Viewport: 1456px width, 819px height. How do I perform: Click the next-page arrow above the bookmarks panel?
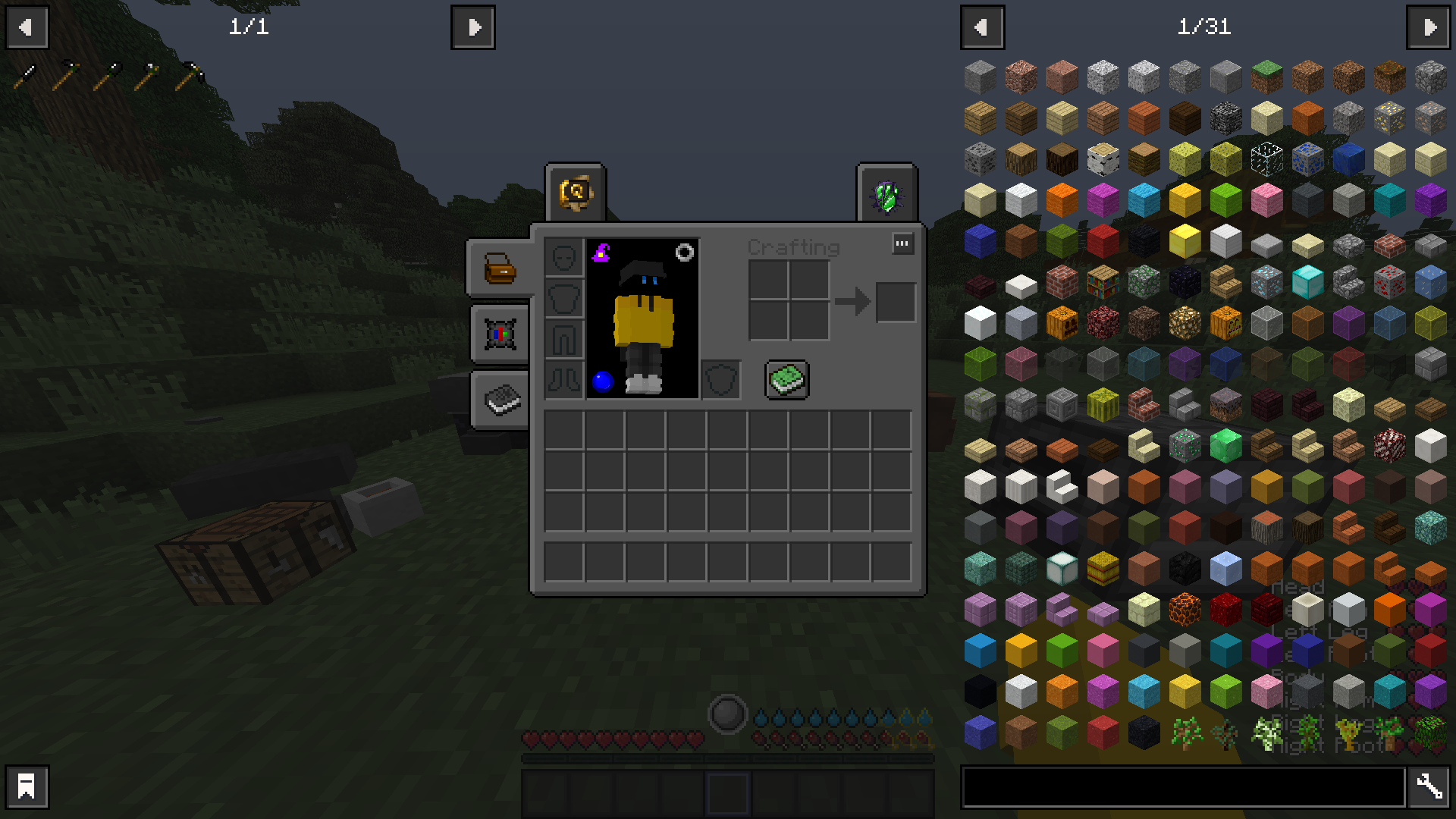[473, 27]
